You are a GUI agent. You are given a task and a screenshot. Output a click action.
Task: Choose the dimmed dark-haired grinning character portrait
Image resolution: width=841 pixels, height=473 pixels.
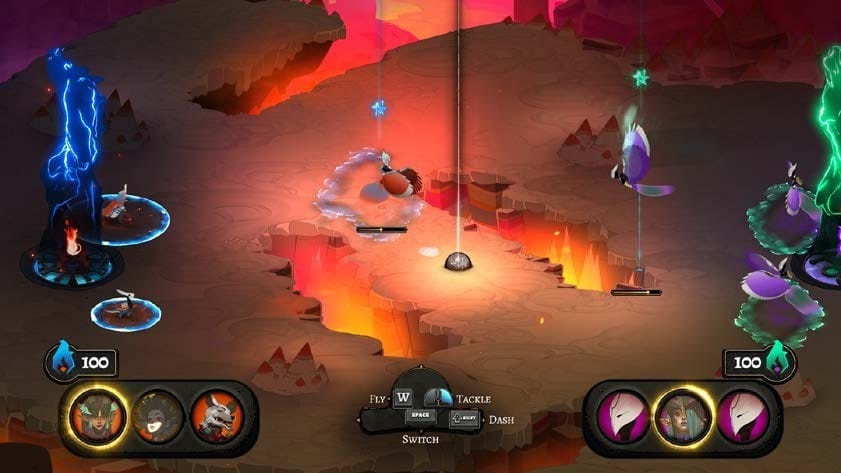[158, 415]
